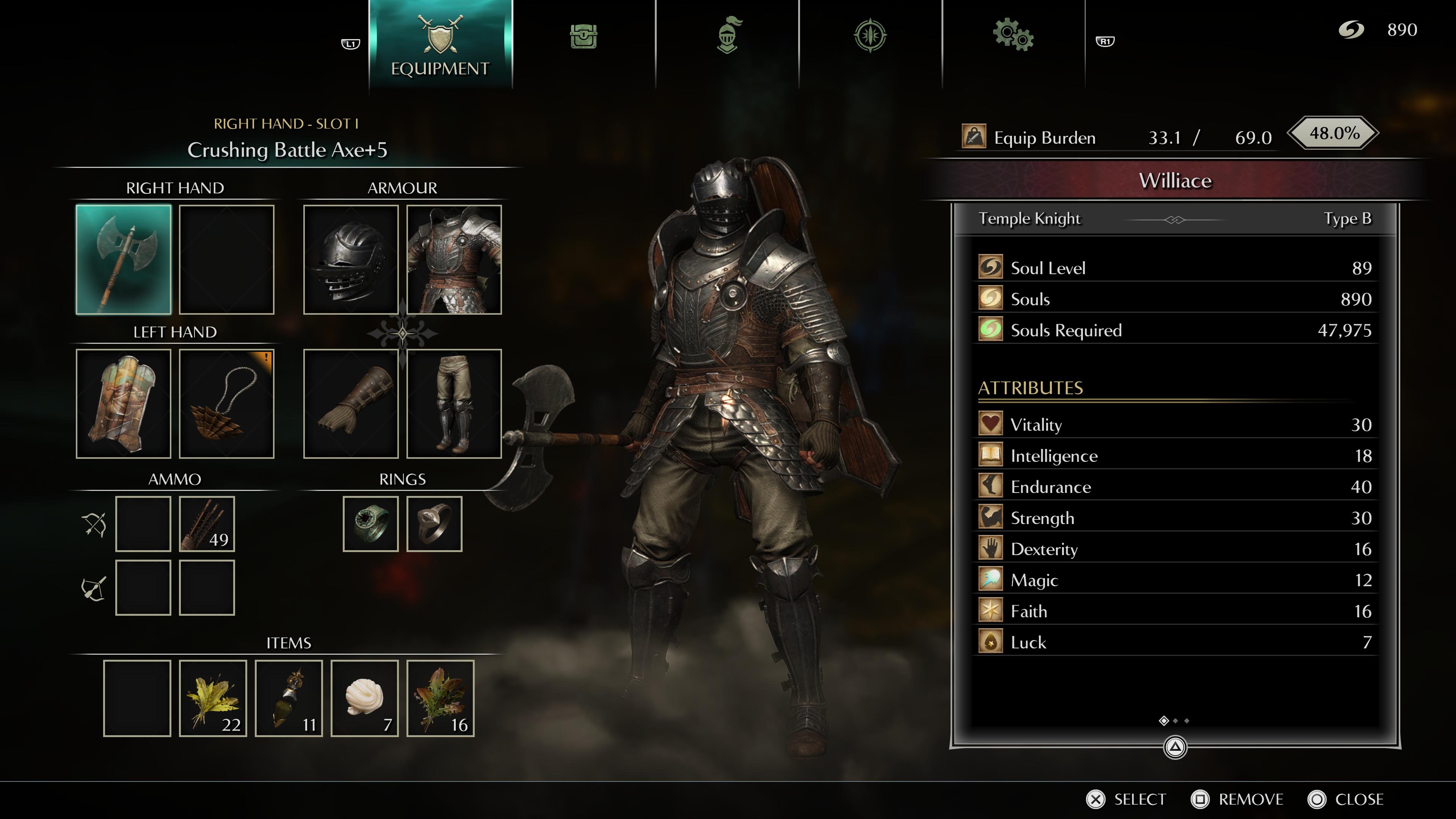Select the empty second right hand slot

(x=227, y=259)
